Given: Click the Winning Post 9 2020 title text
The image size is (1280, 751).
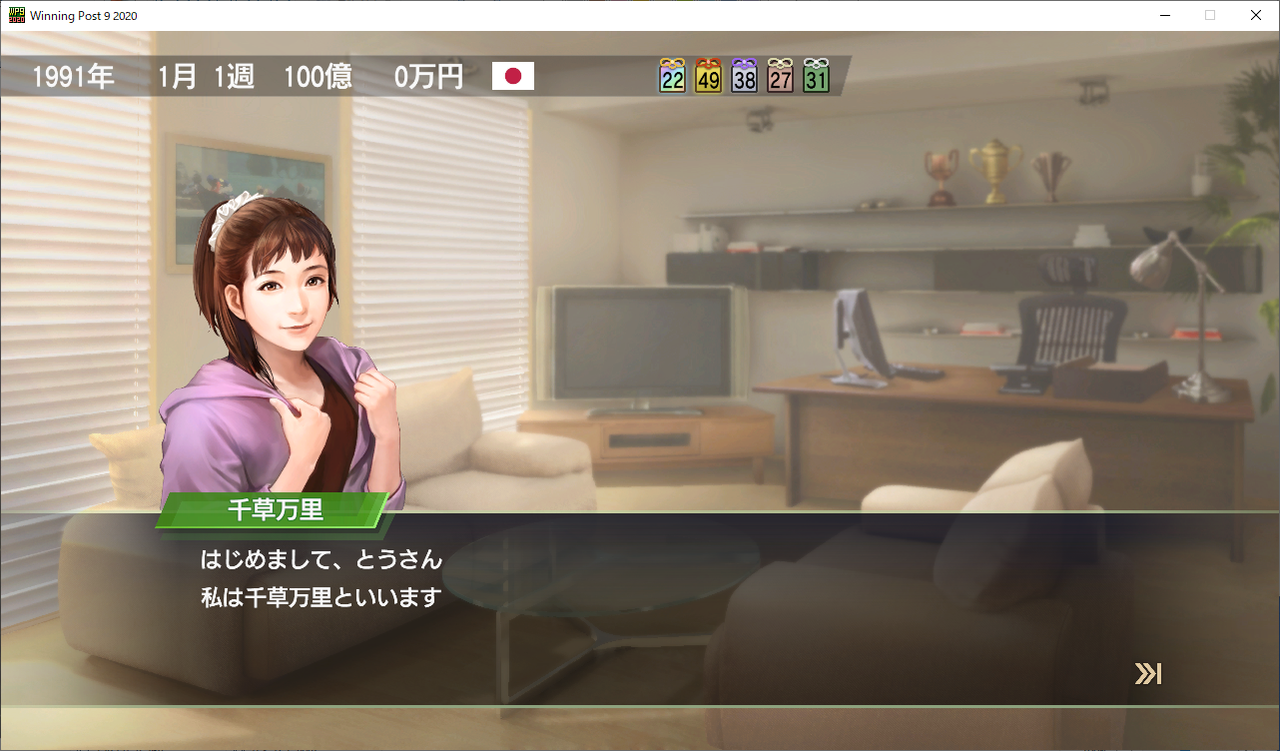Looking at the screenshot, I should point(83,15).
